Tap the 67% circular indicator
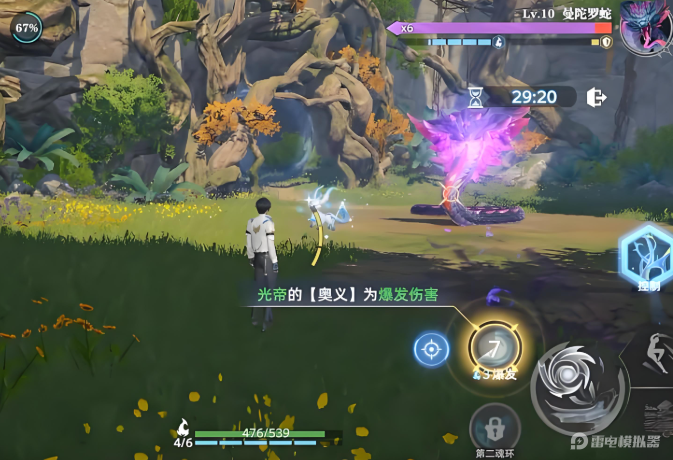673x460 pixels. 26,28
